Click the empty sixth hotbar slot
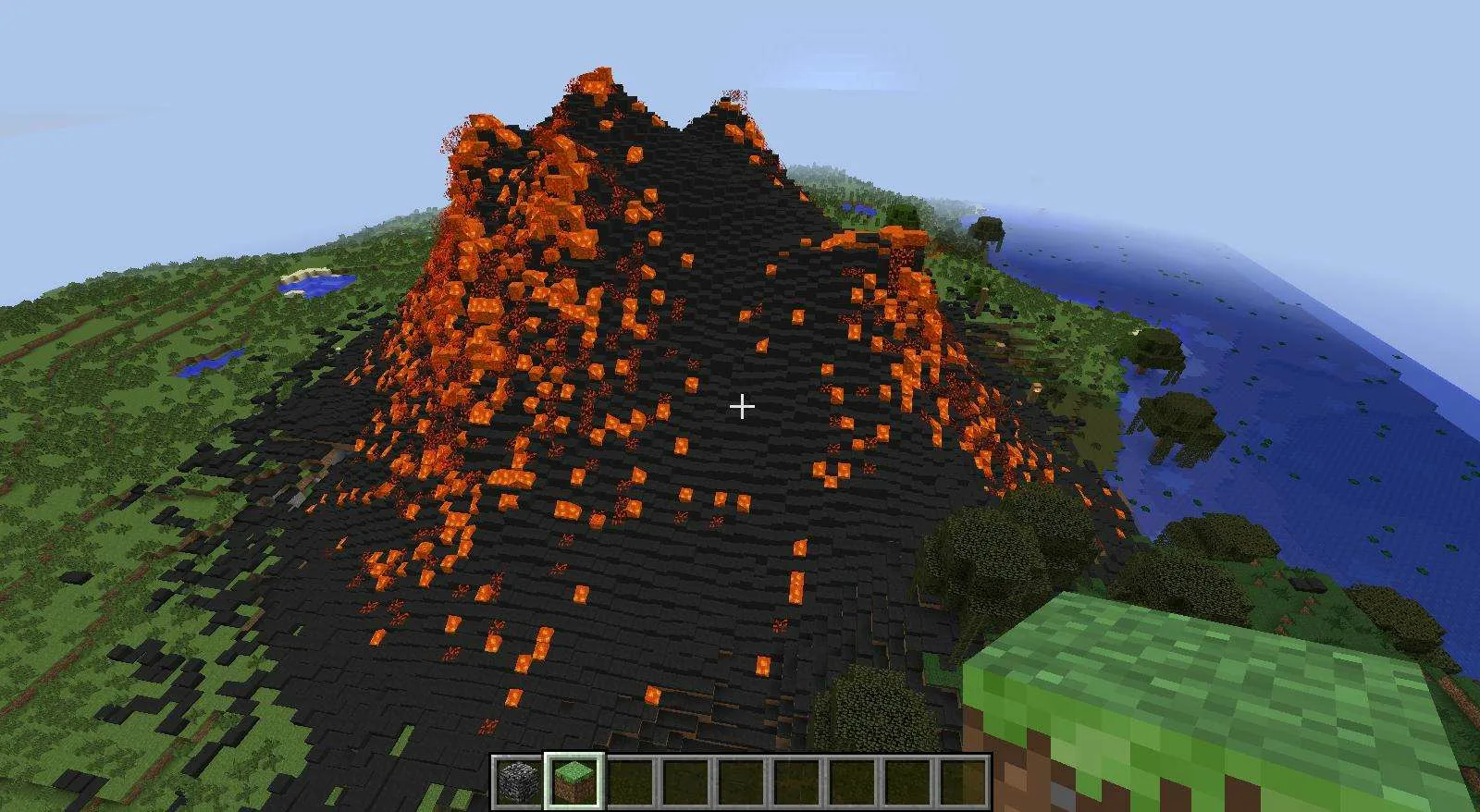This screenshot has height=812, width=1480. point(795,781)
